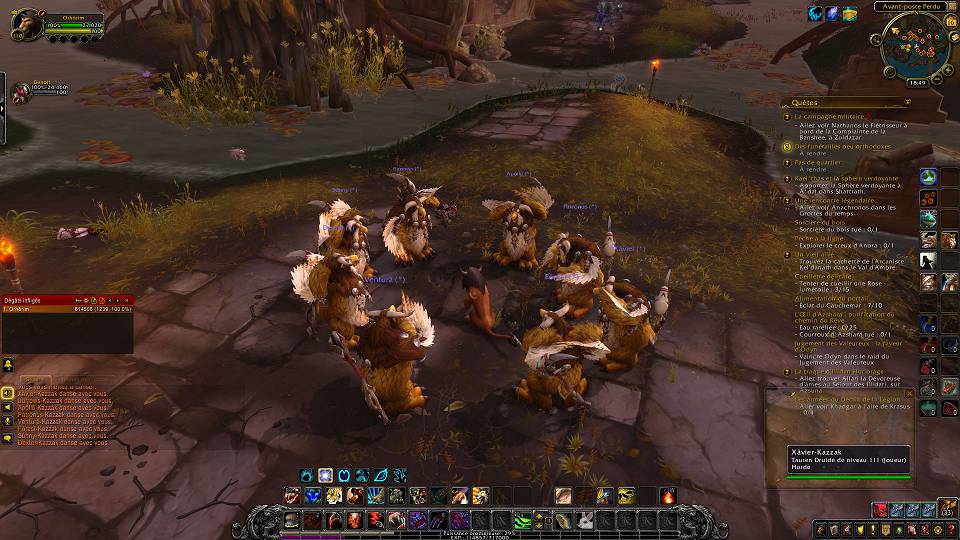
Task: Open the backpack bag slot
Action: [x=947, y=509]
